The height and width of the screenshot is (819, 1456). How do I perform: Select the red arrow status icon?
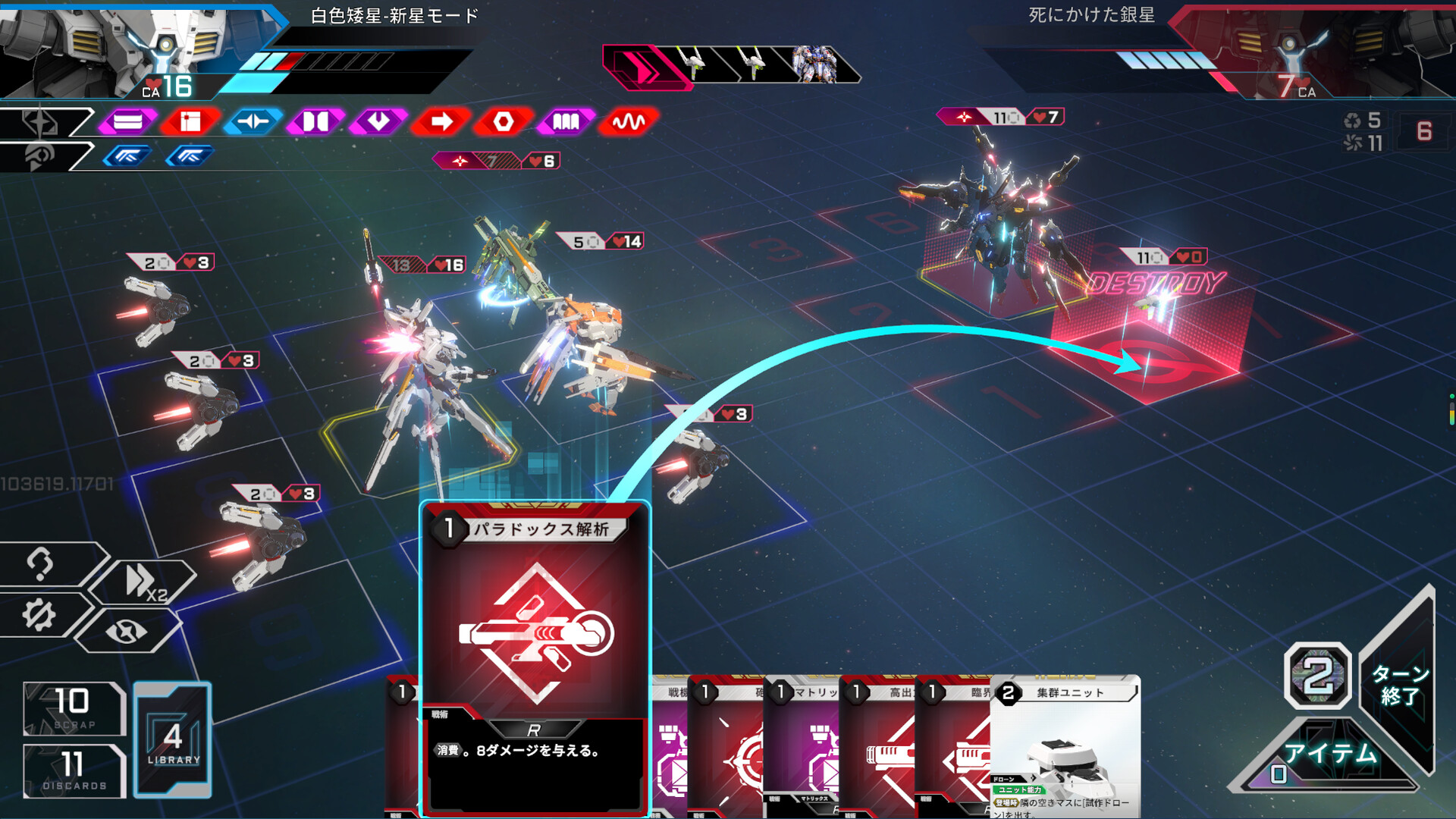(x=441, y=121)
